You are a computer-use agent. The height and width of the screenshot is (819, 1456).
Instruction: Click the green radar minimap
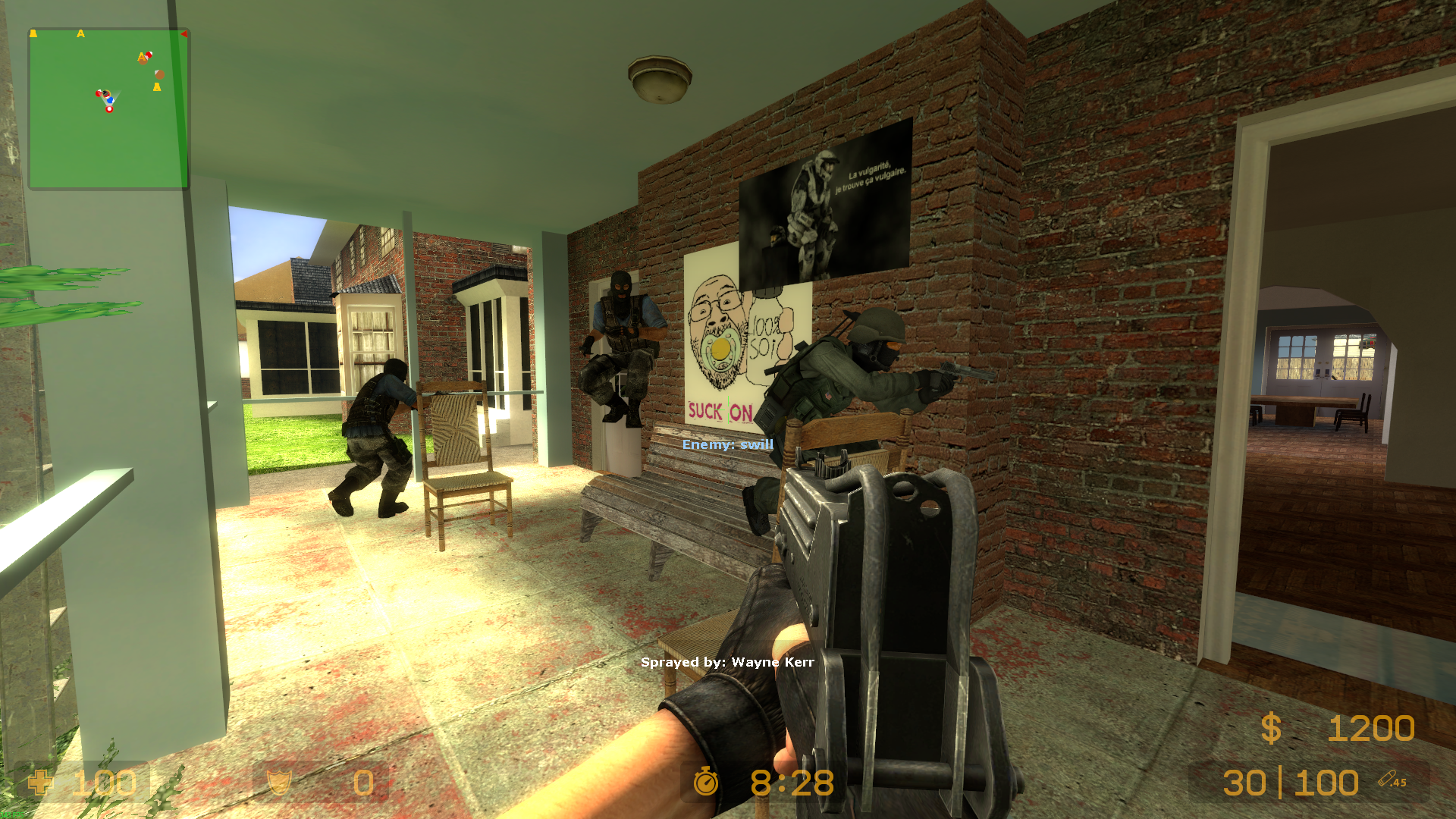[108, 108]
